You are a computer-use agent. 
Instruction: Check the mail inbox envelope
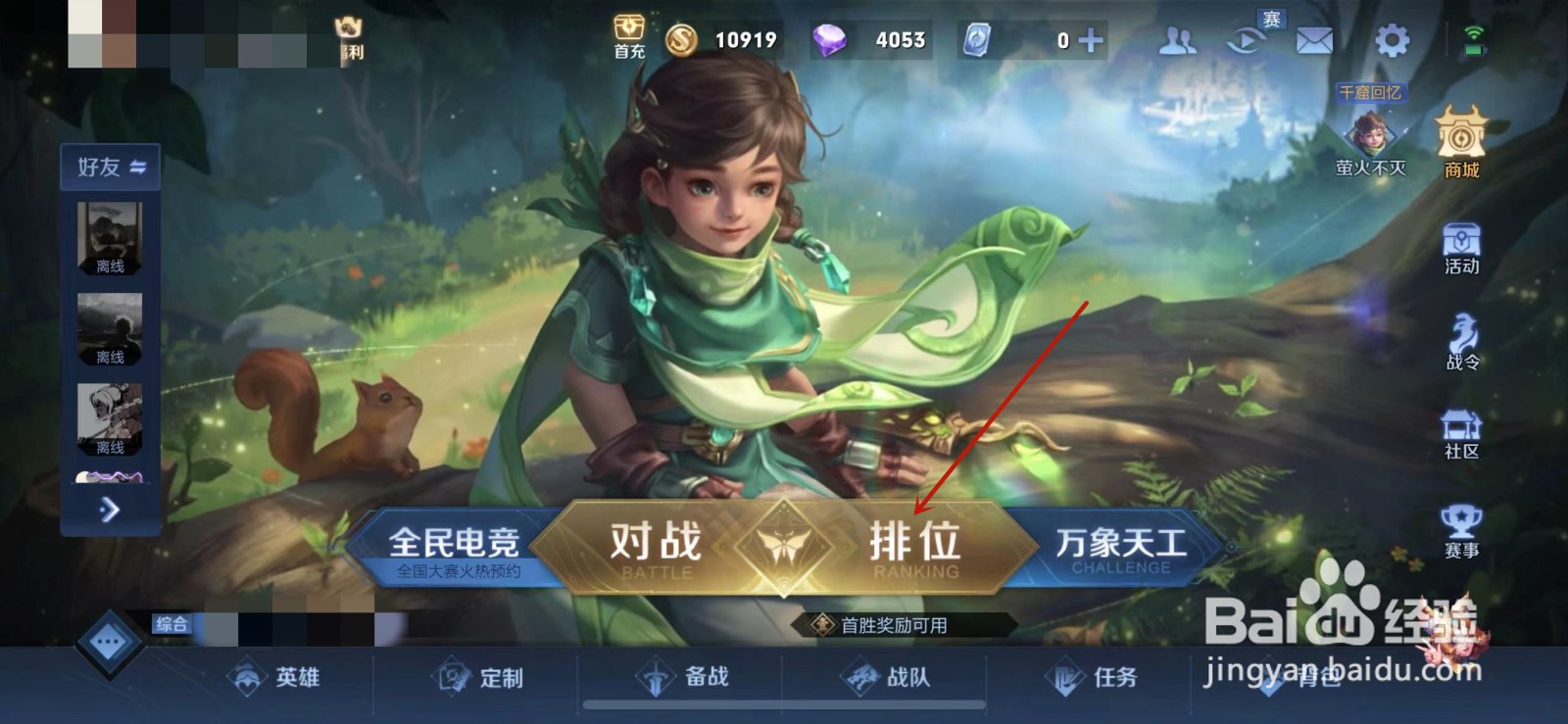(1314, 40)
